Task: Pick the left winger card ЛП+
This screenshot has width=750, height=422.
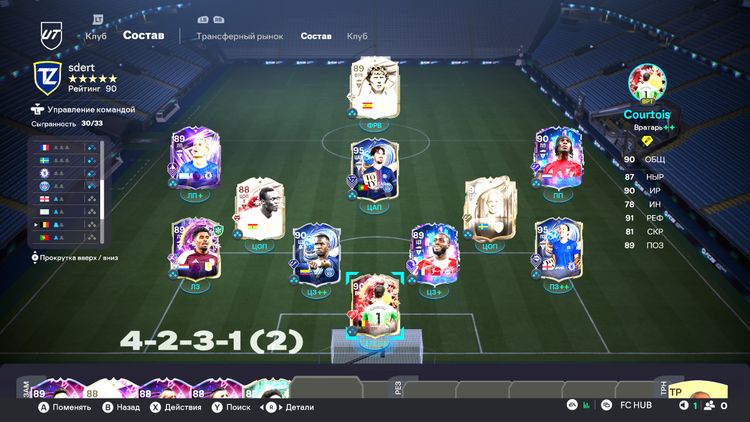Action: 195,159
